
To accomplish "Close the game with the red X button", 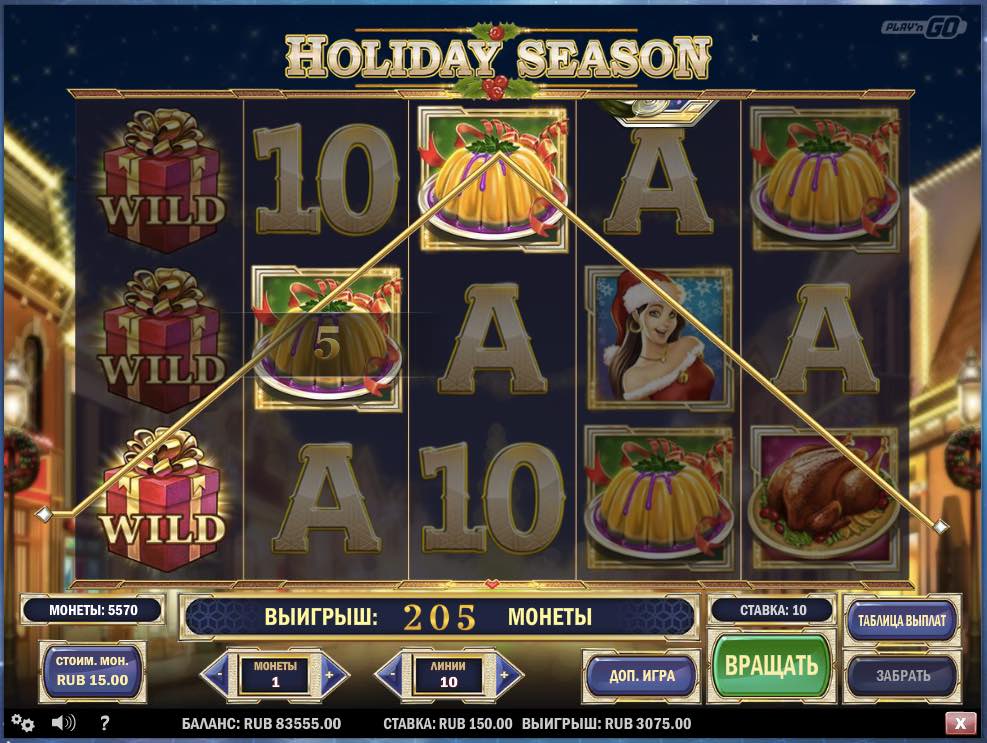I will click(x=960, y=722).
